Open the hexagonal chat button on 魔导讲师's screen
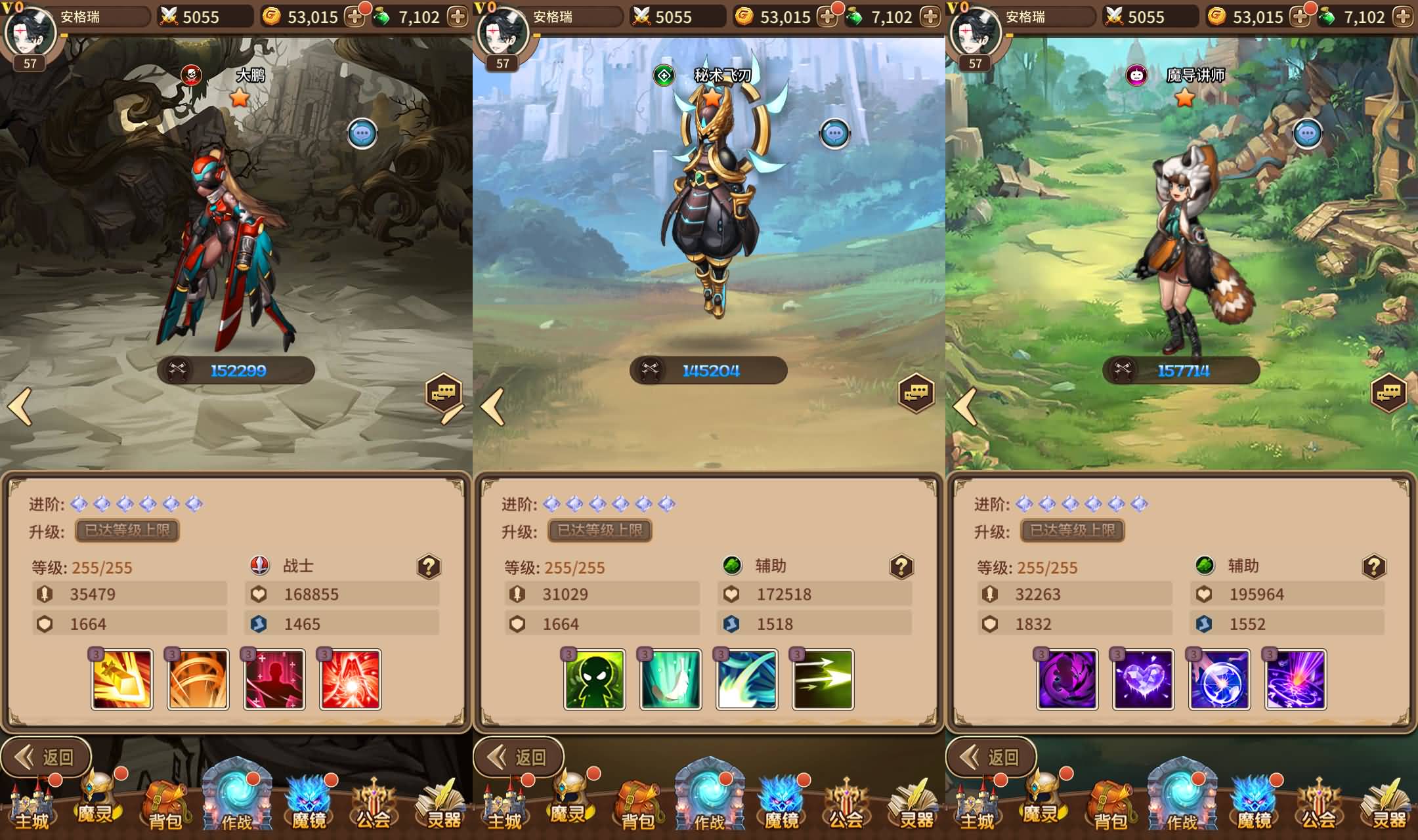 coord(1388,393)
